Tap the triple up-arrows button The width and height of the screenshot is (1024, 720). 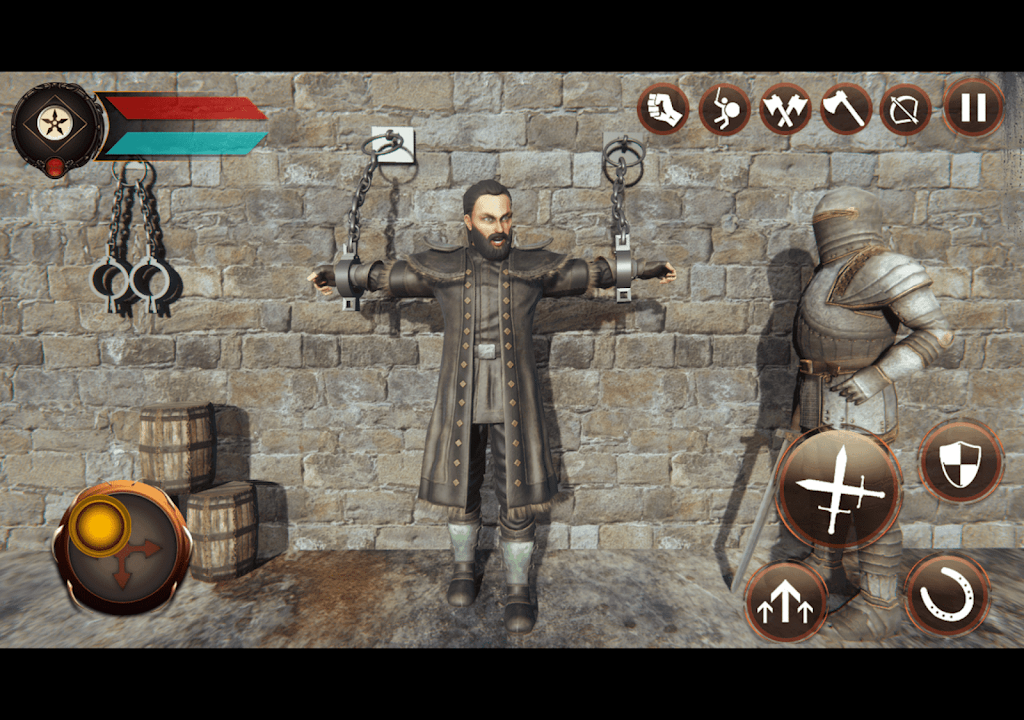pos(786,602)
